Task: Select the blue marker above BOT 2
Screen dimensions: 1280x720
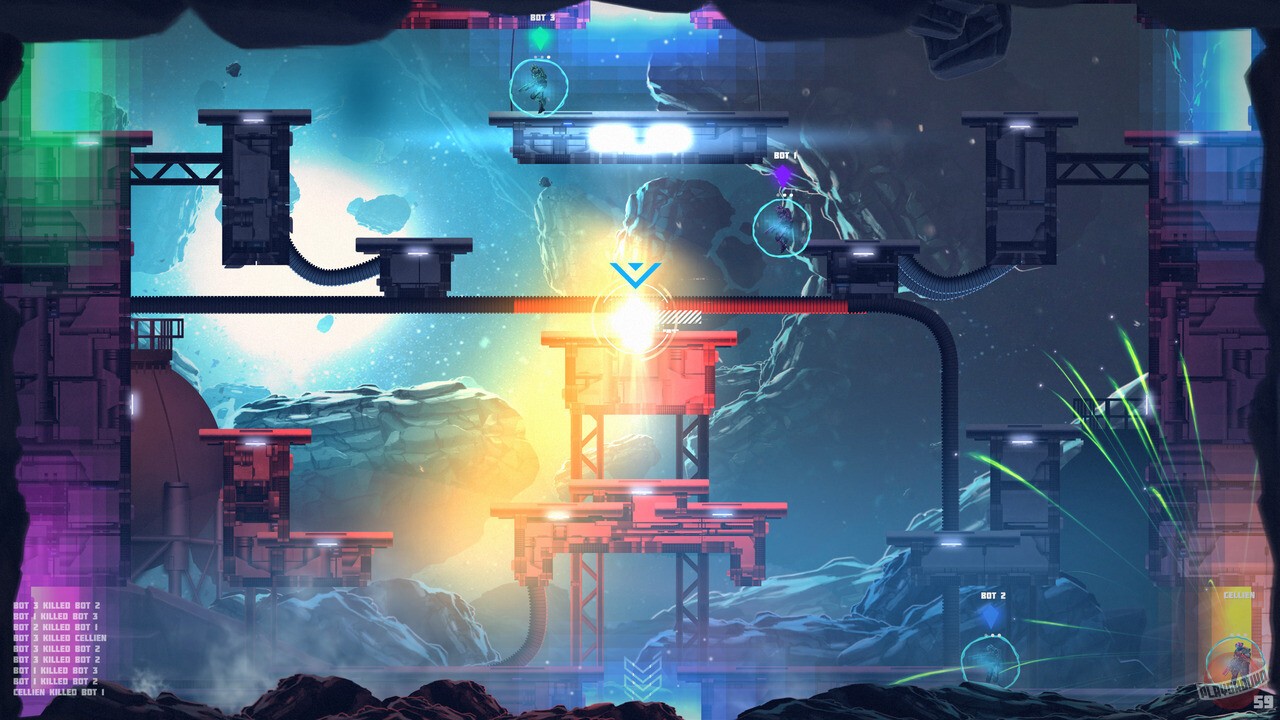Action: tap(991, 617)
